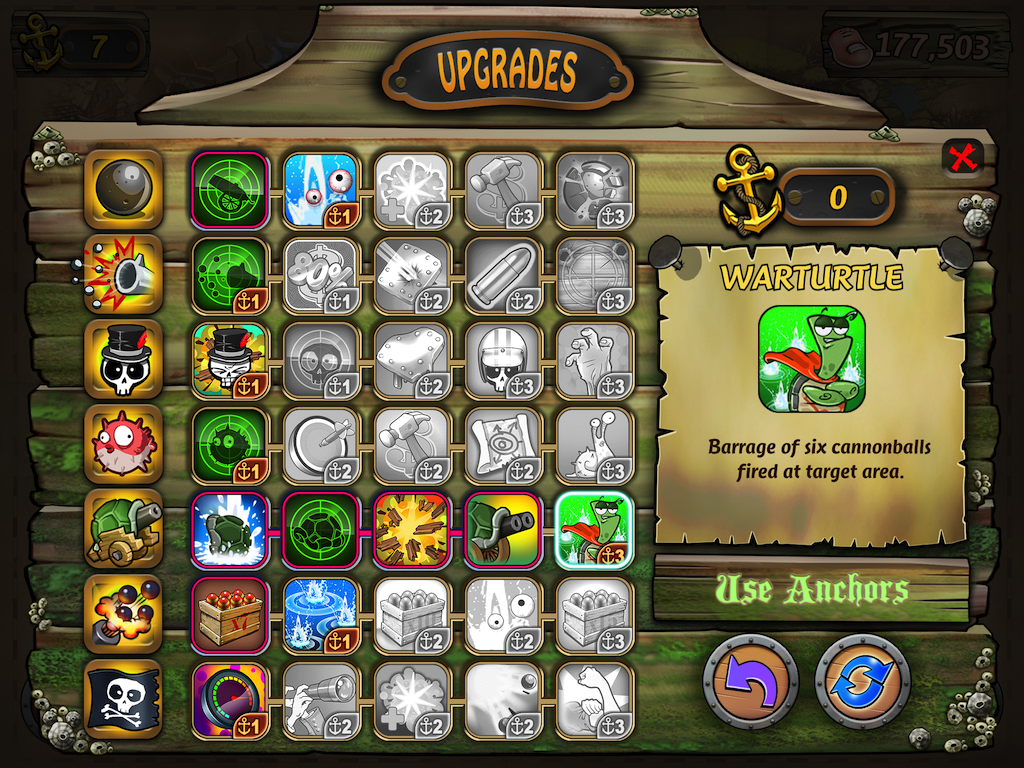Choose the grey bullet upgrade

(504, 274)
